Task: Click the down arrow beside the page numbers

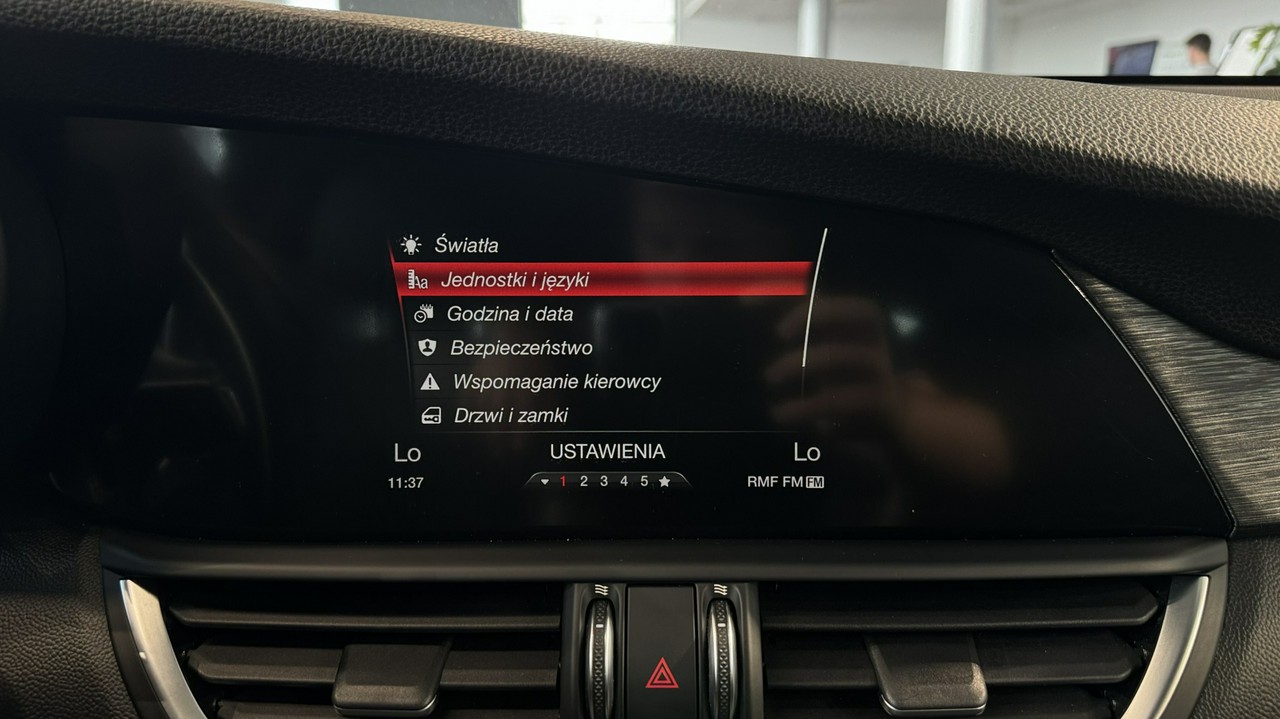Action: coord(544,481)
